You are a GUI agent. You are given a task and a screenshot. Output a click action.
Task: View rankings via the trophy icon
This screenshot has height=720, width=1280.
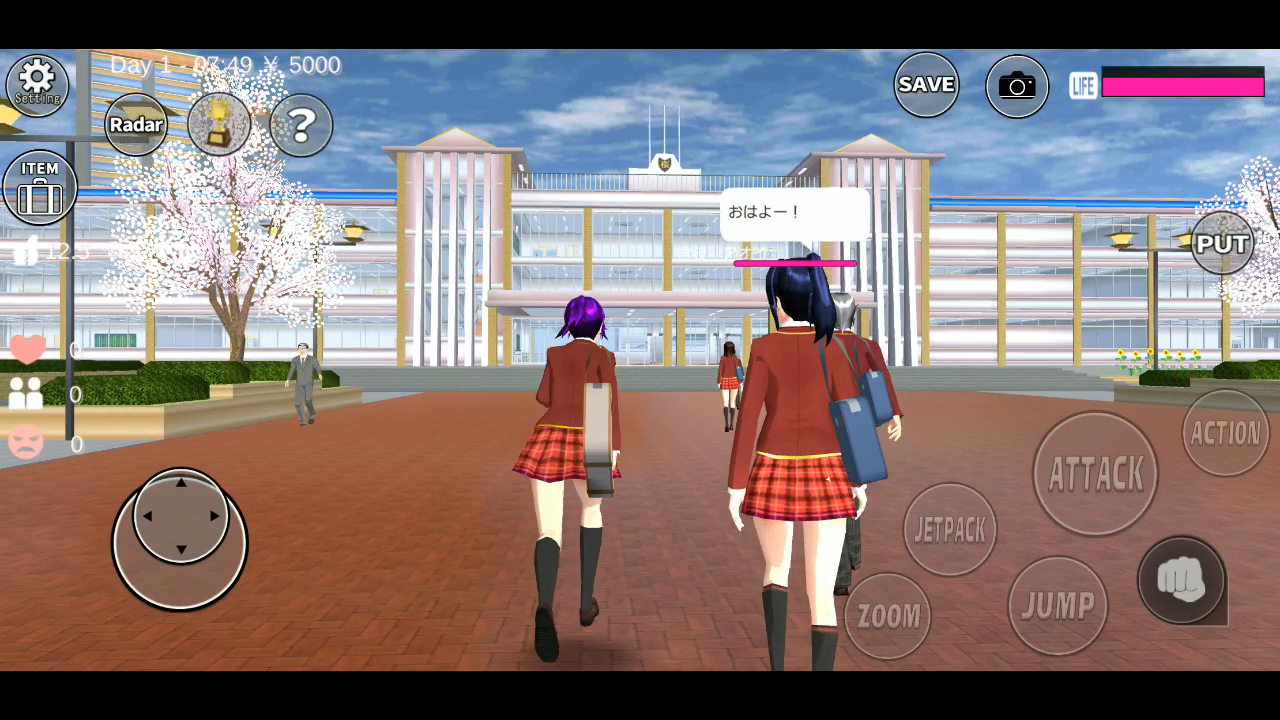(219, 124)
